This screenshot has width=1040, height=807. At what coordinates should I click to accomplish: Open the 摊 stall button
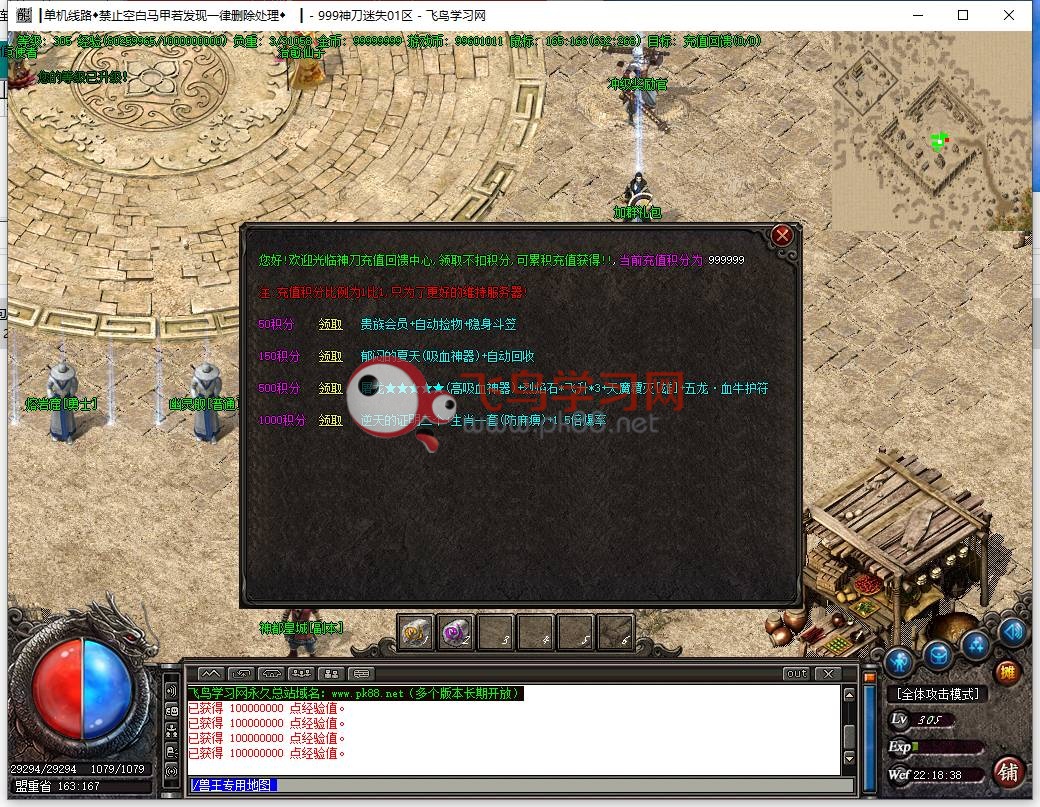point(1007,672)
